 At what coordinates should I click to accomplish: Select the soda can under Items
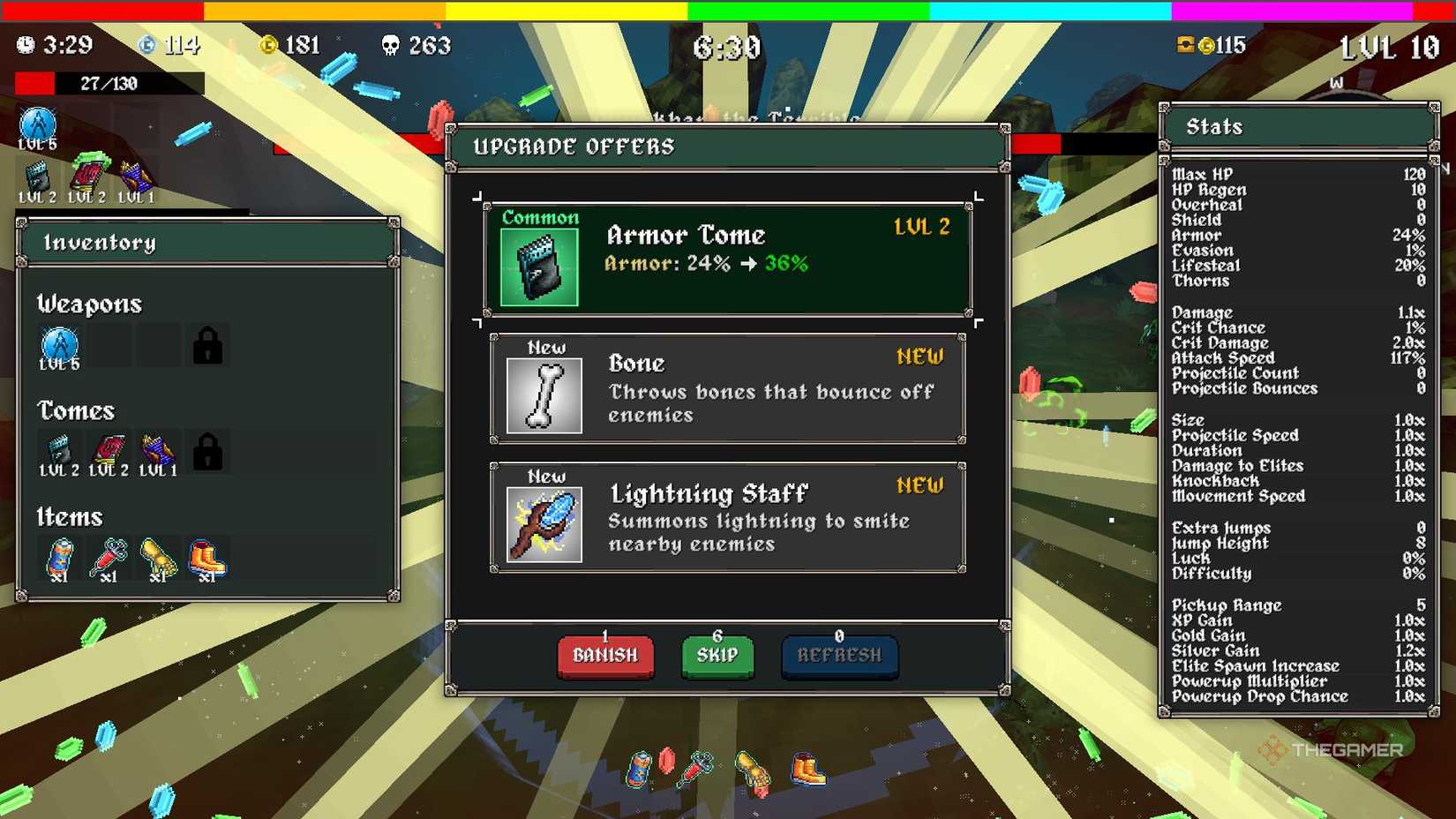(x=60, y=559)
